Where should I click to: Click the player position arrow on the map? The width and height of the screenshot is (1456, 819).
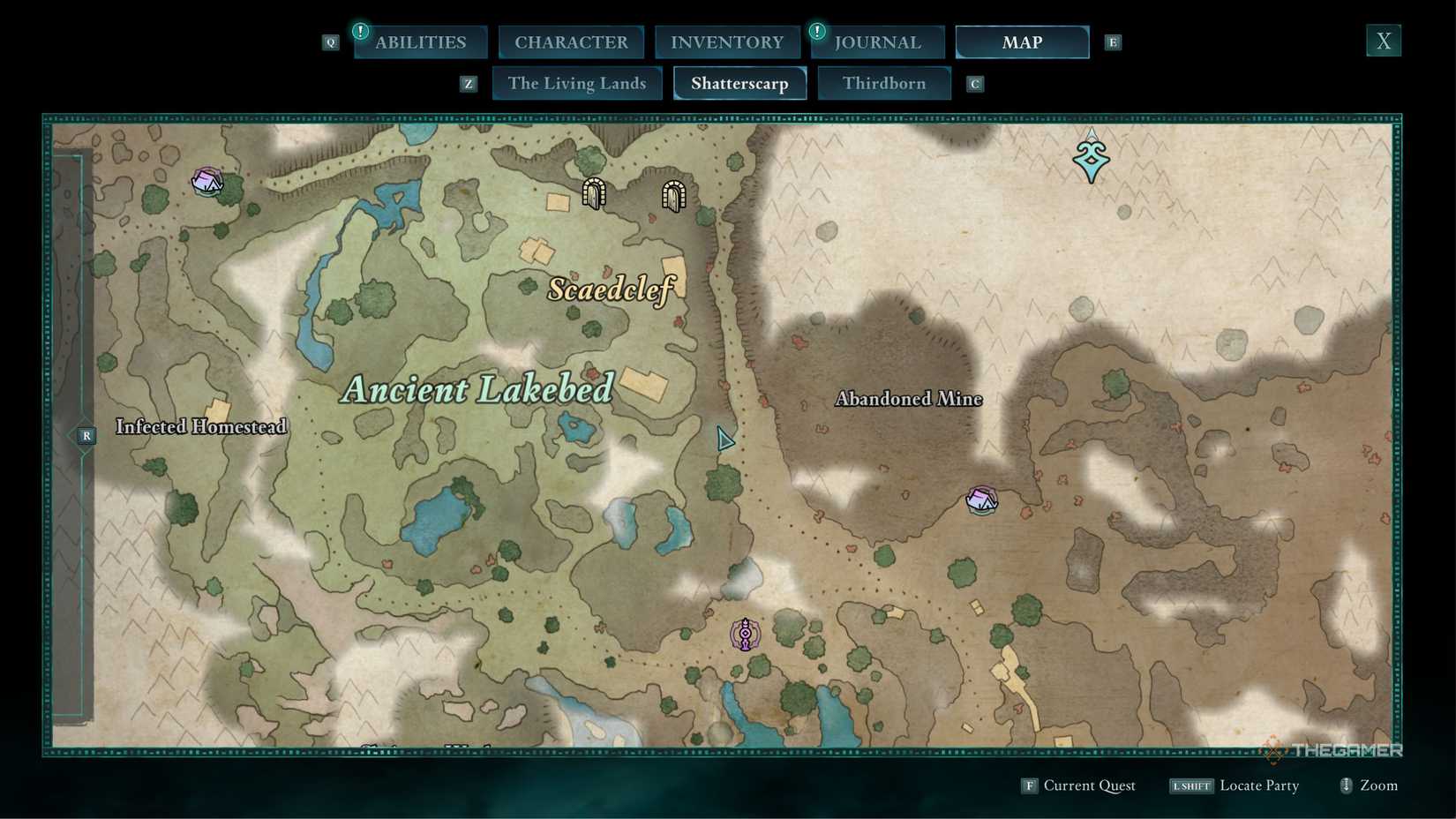click(724, 439)
